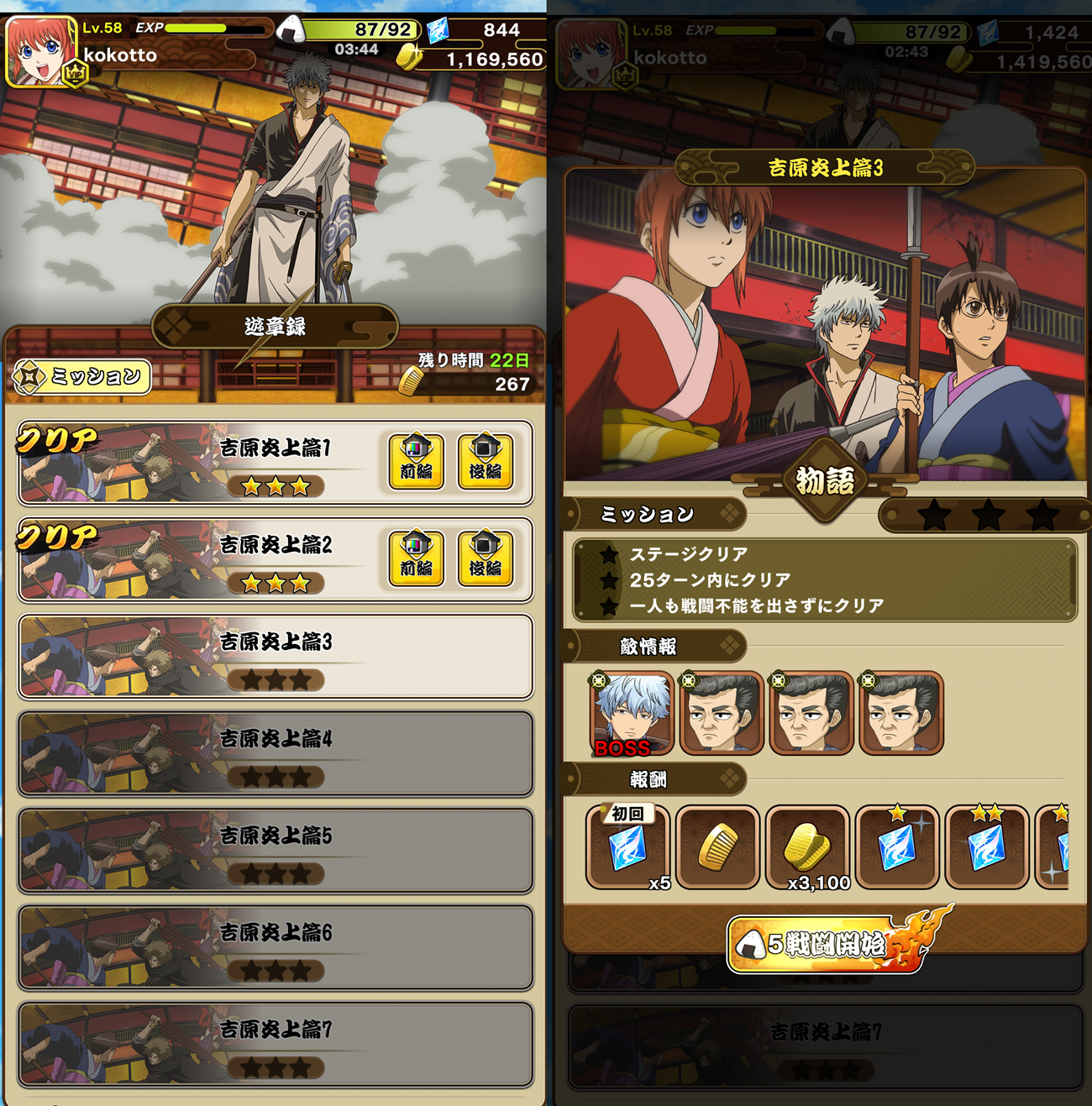Choose stage 吉原炎上篇5

pyautogui.click(x=276, y=851)
